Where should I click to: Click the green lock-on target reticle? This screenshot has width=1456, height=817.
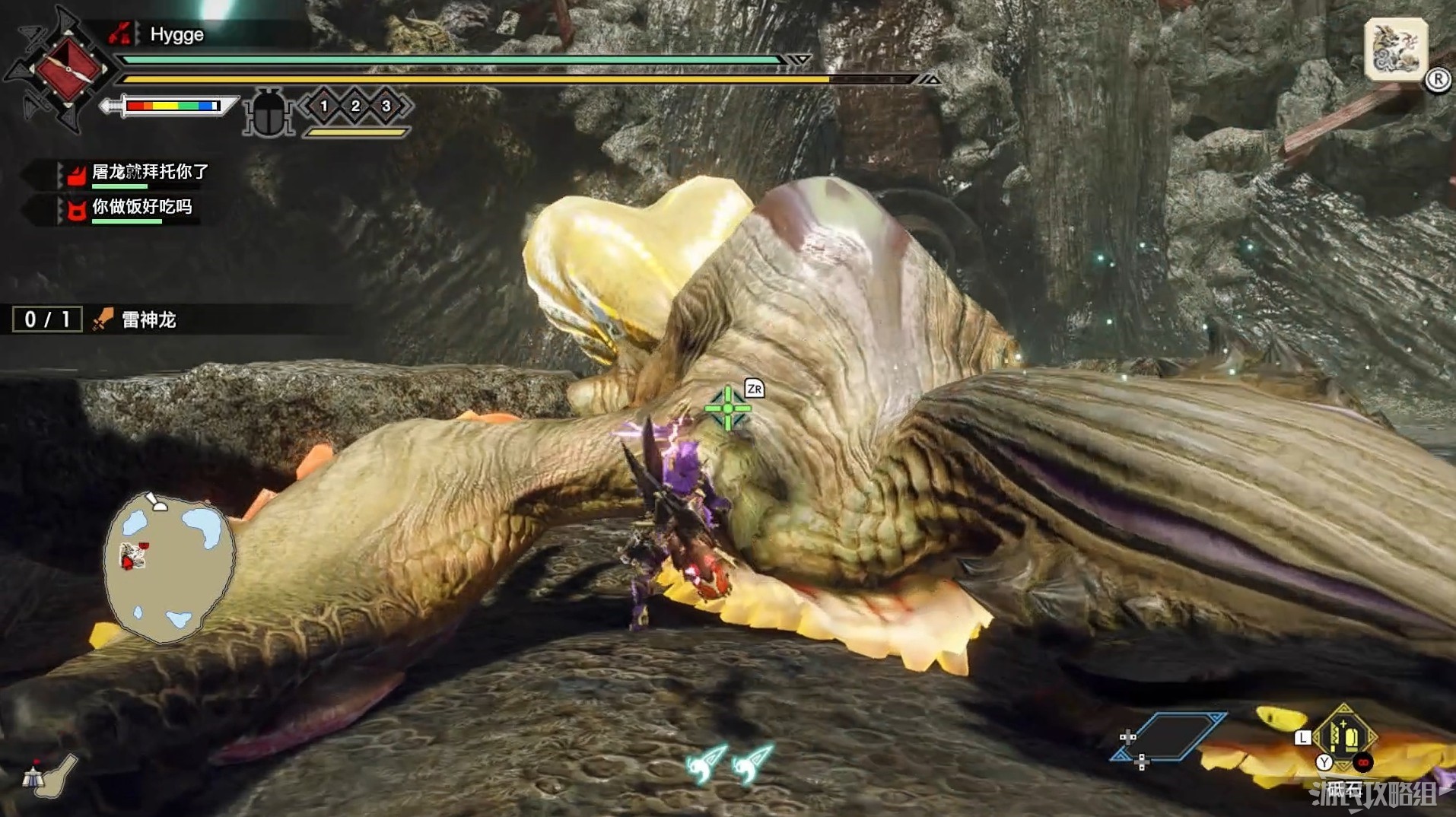point(727,408)
